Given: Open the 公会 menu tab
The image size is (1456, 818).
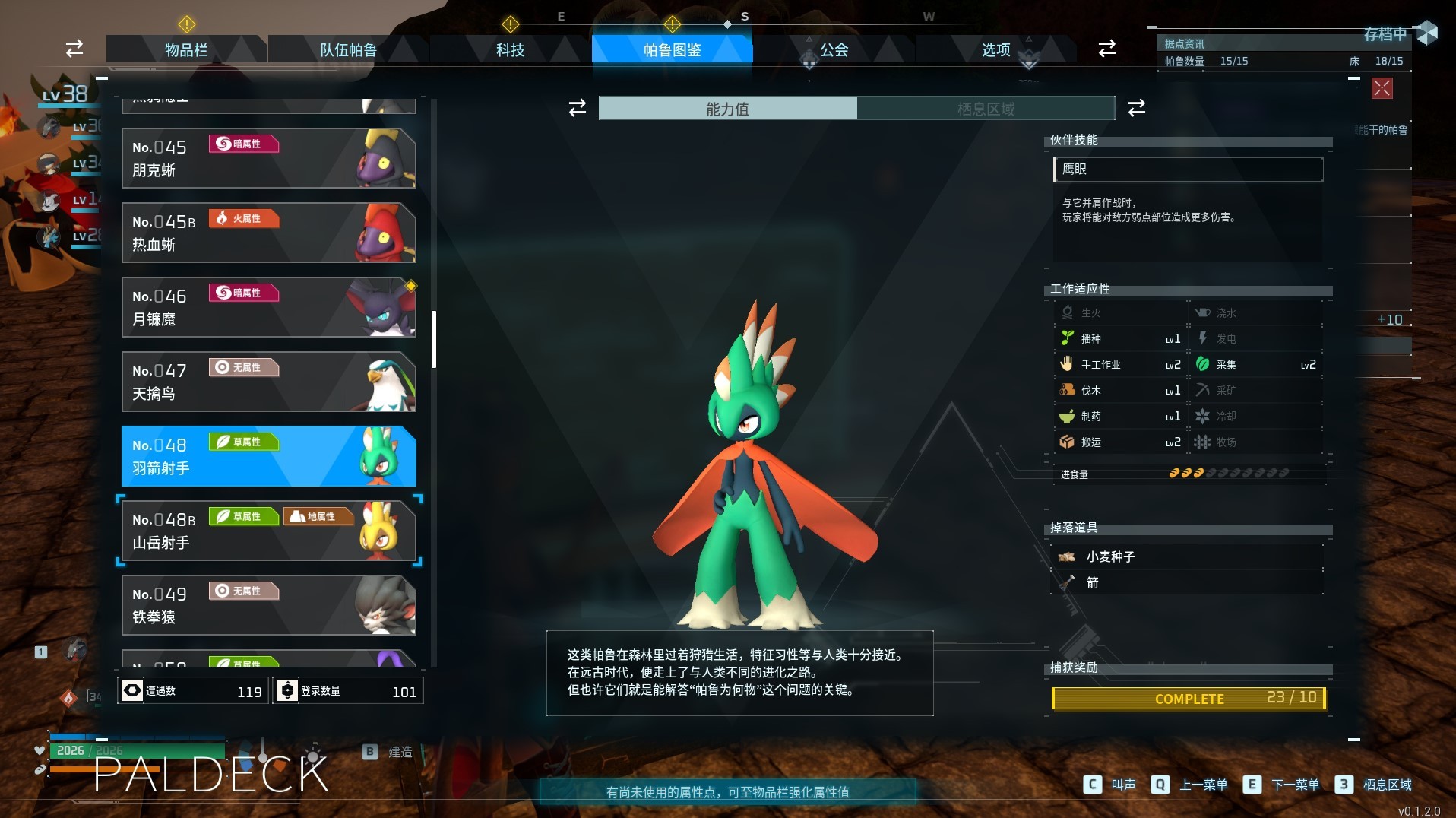Looking at the screenshot, I should coord(833,50).
